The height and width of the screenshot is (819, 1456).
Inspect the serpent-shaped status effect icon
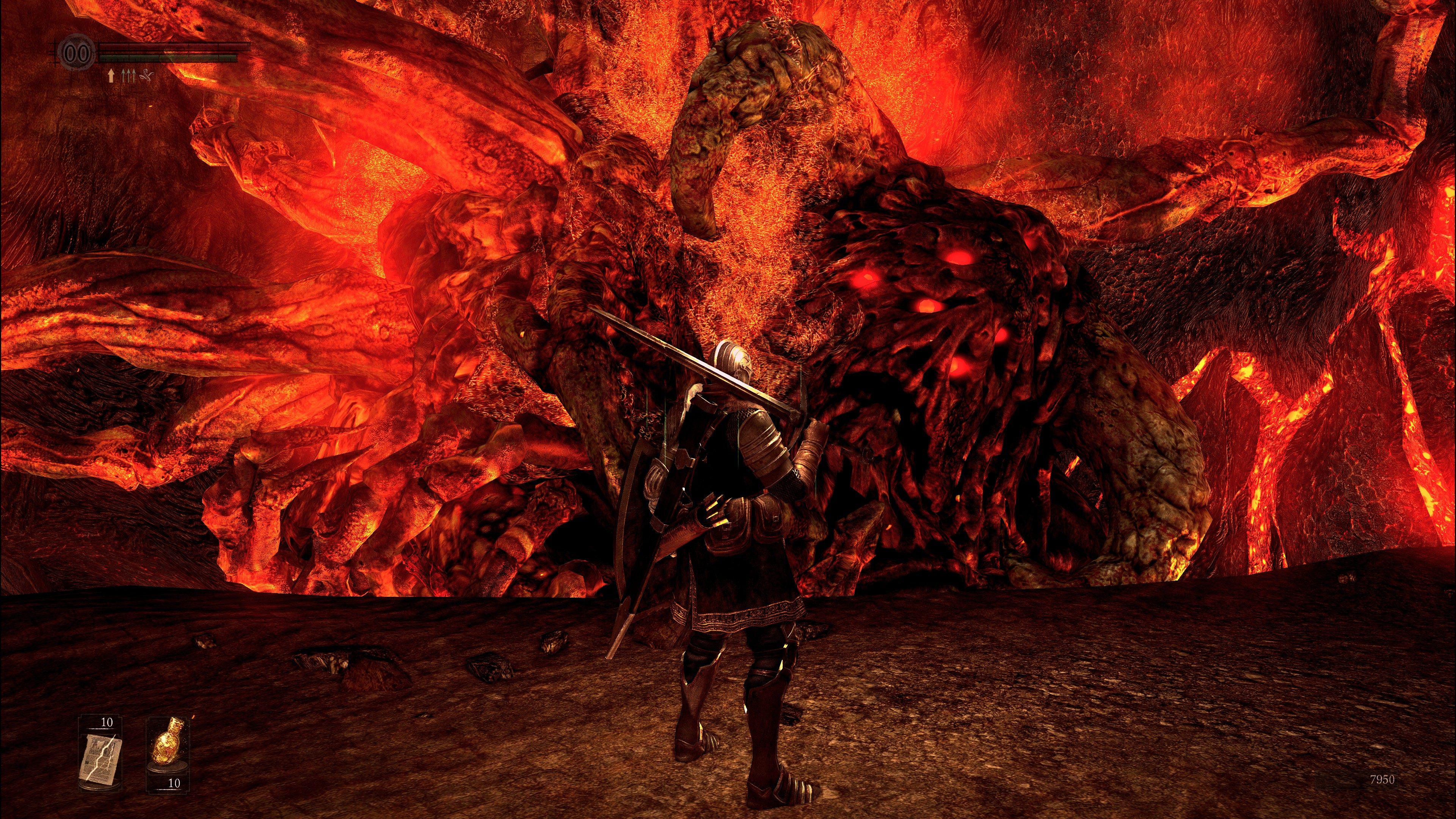[146, 75]
